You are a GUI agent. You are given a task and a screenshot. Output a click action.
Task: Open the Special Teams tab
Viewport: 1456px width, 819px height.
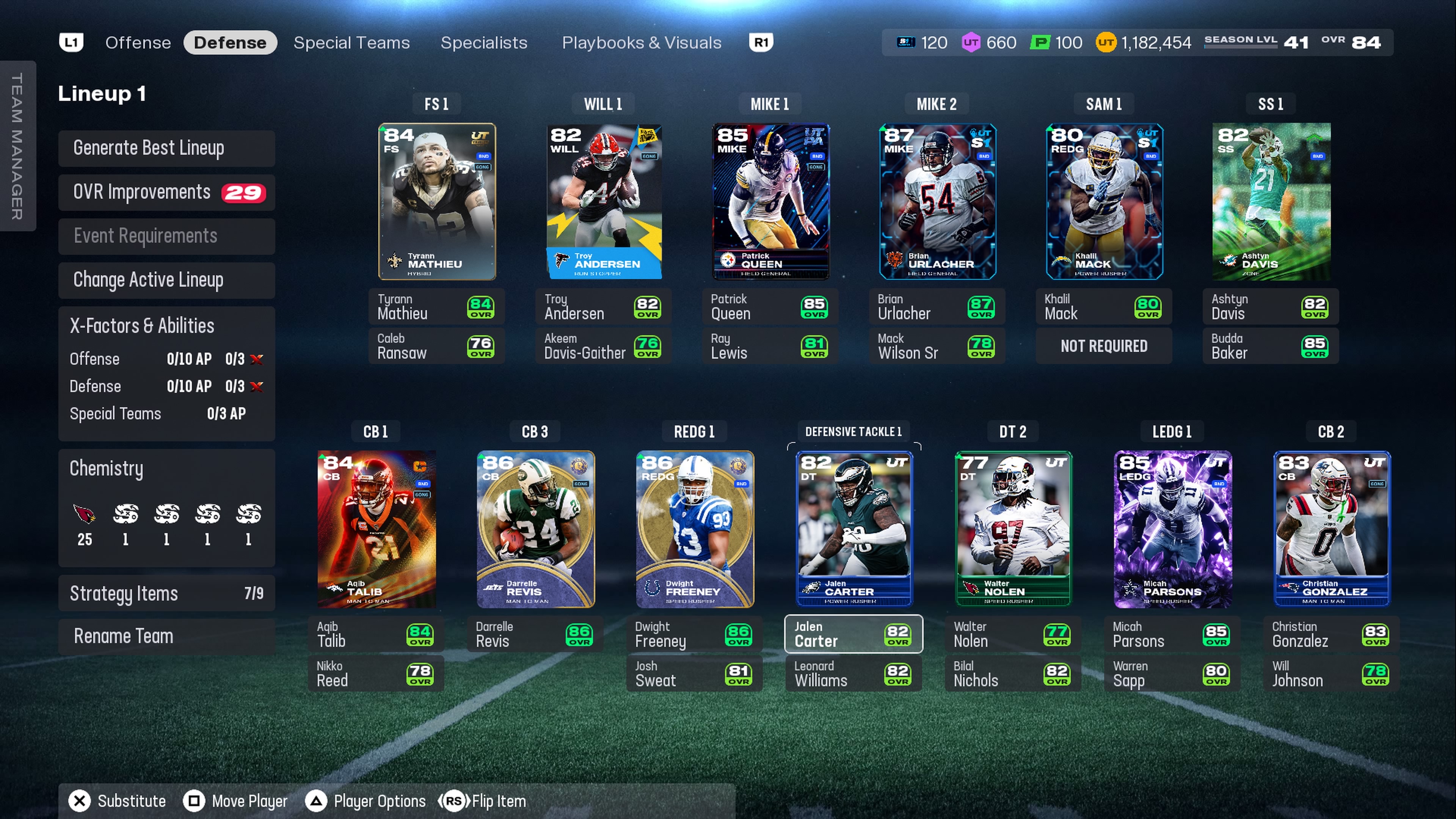coord(351,42)
